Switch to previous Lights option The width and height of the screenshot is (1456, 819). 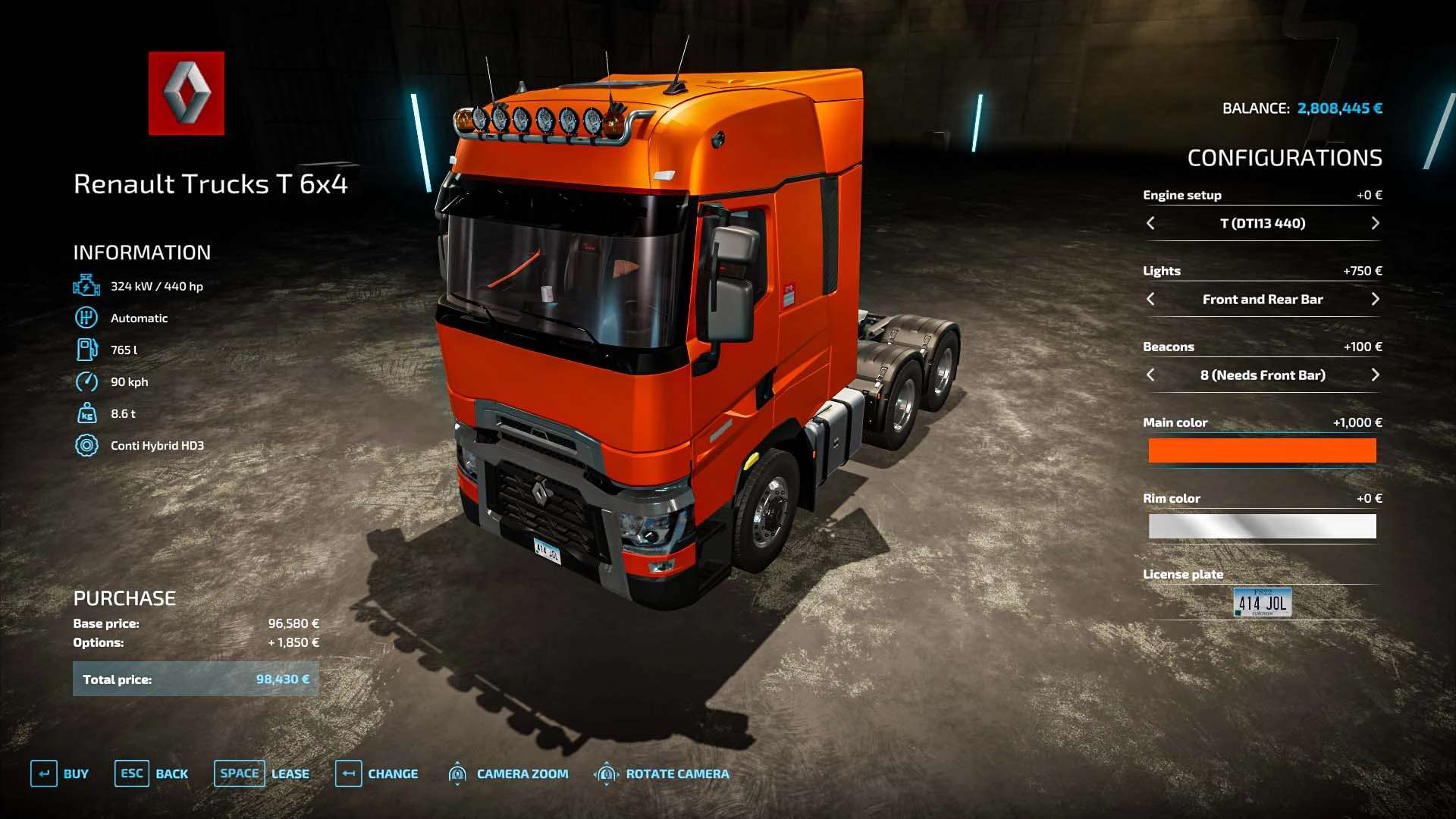(x=1150, y=299)
